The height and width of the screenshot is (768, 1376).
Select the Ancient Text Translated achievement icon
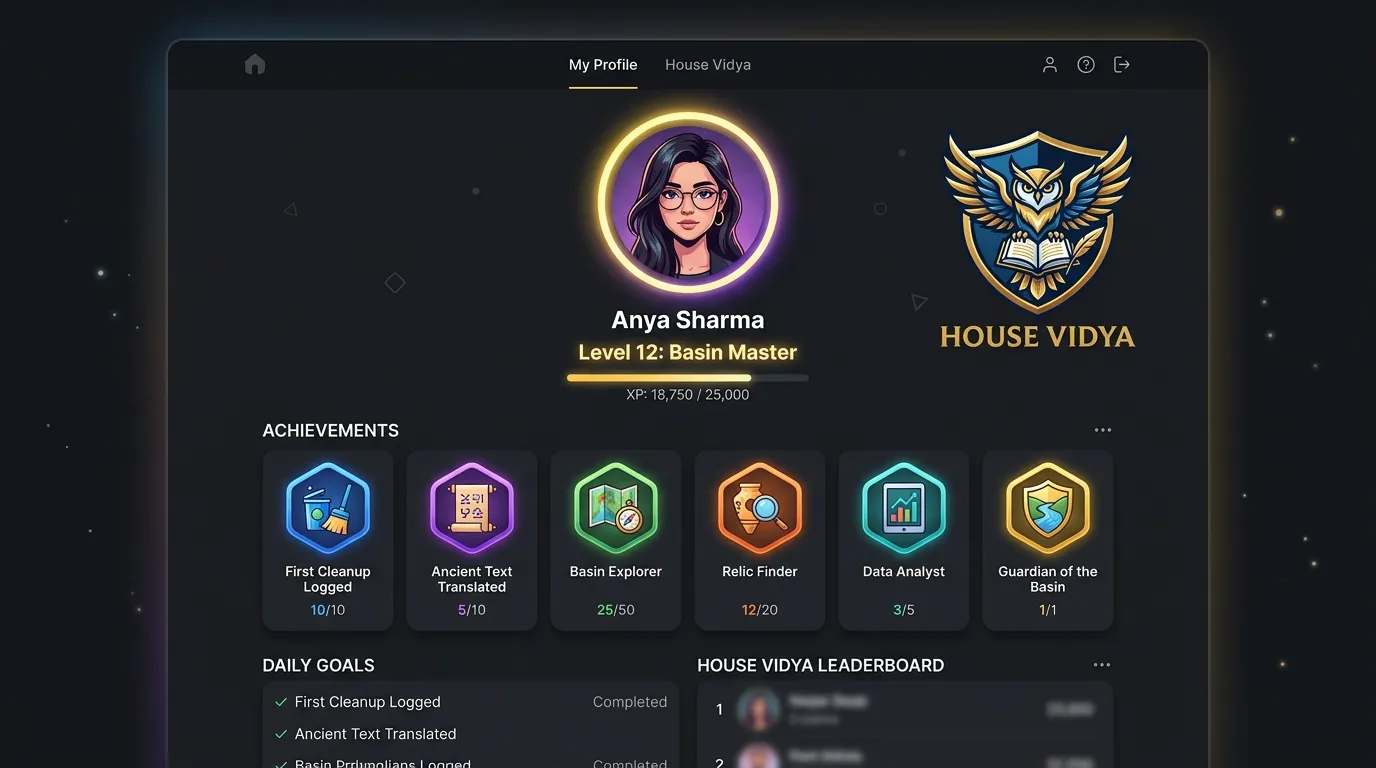[x=472, y=508]
